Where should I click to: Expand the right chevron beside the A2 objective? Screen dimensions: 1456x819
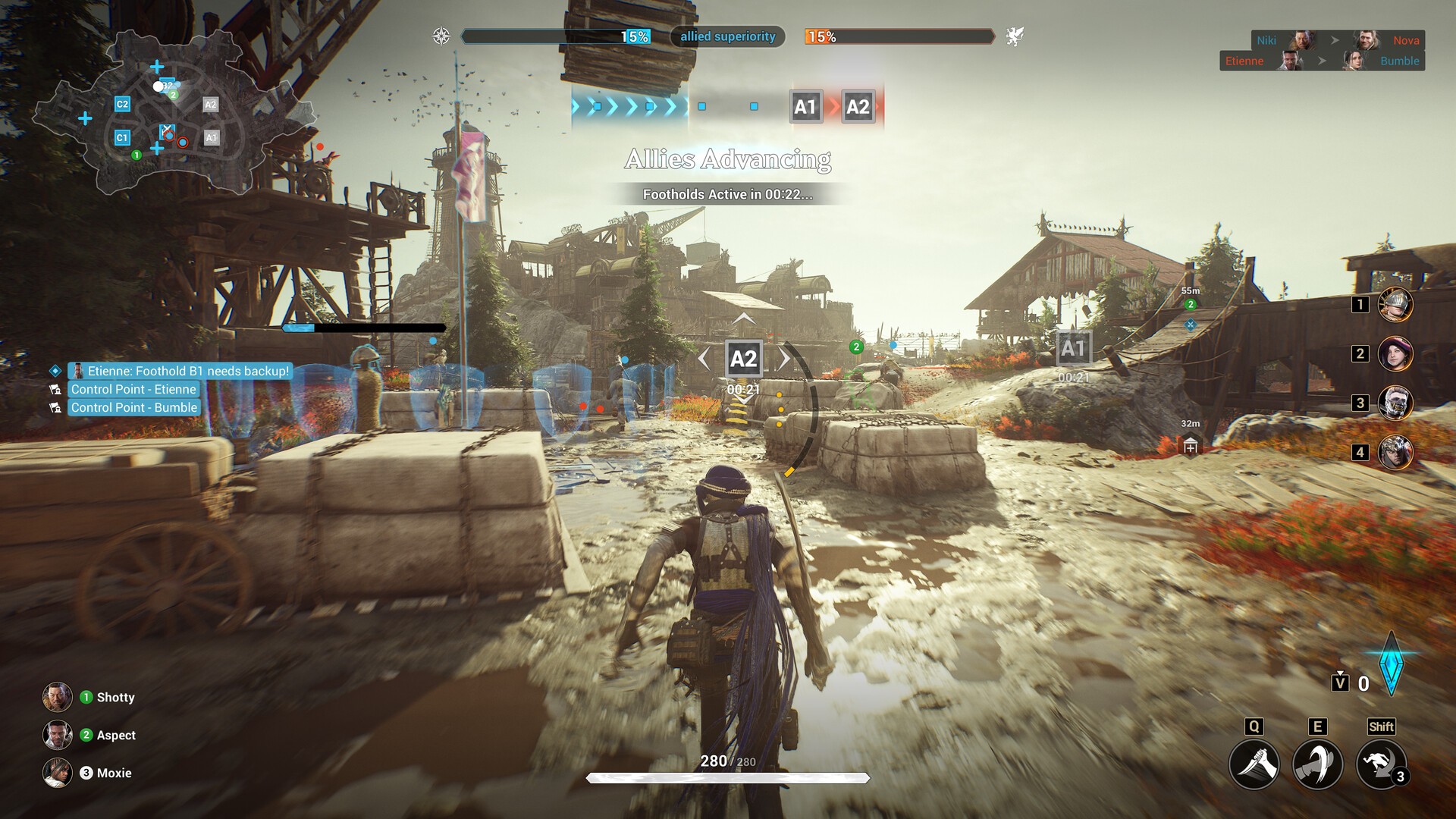[x=783, y=359]
